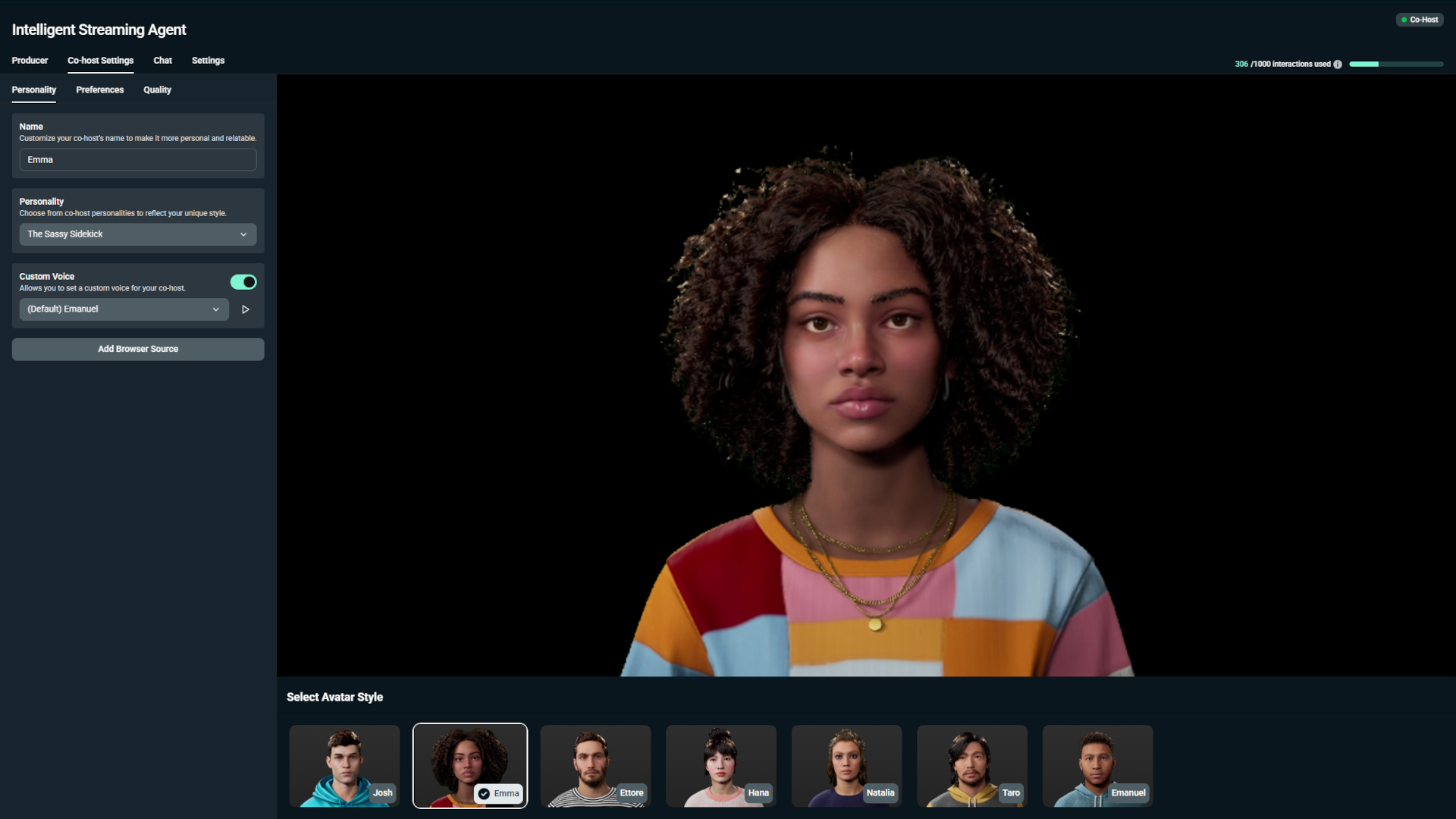Switch to Co-host Settings tab
Image resolution: width=1456 pixels, height=819 pixels.
100,61
